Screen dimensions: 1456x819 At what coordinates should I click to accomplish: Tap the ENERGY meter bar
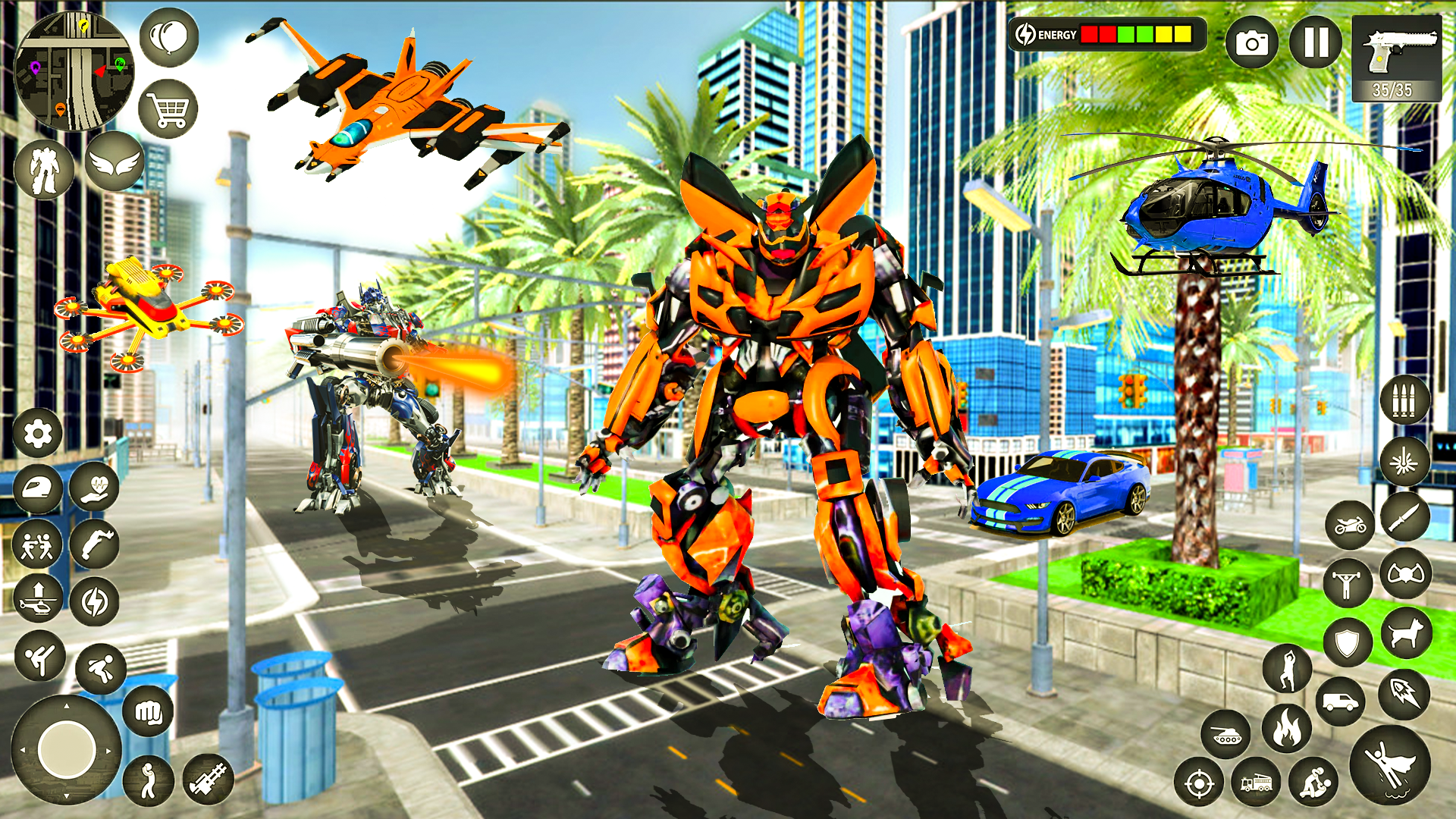(1107, 34)
